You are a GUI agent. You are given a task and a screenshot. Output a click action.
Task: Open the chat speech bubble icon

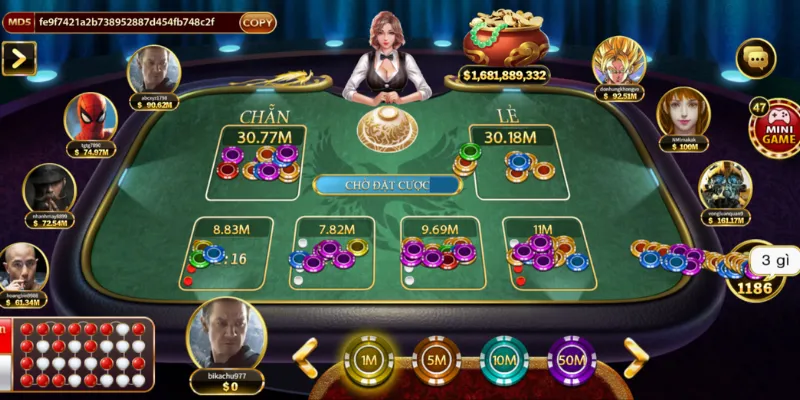[x=756, y=59]
